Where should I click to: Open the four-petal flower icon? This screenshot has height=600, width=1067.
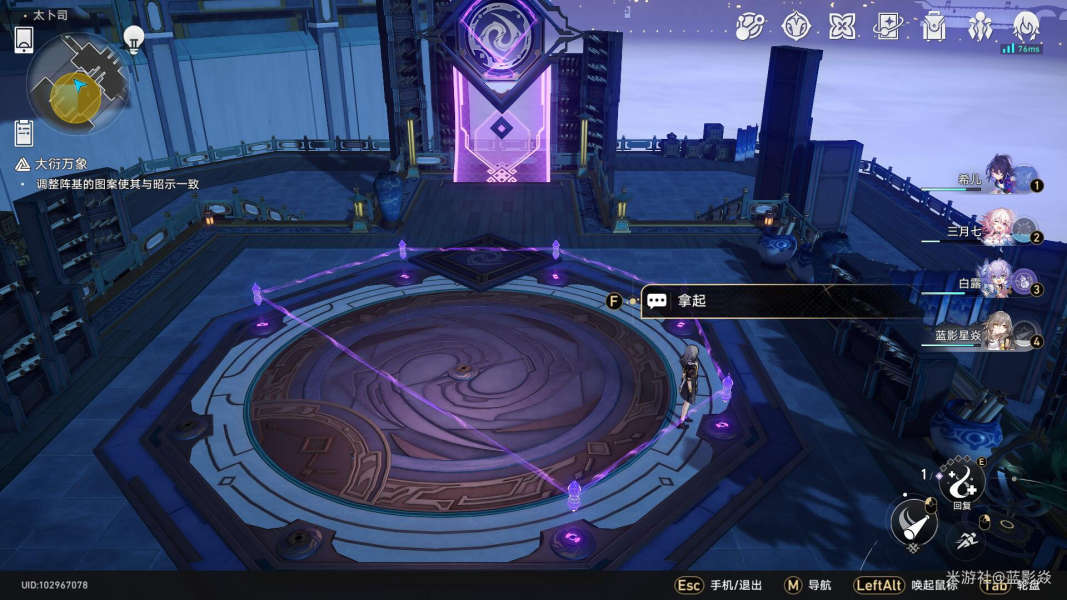coord(842,26)
